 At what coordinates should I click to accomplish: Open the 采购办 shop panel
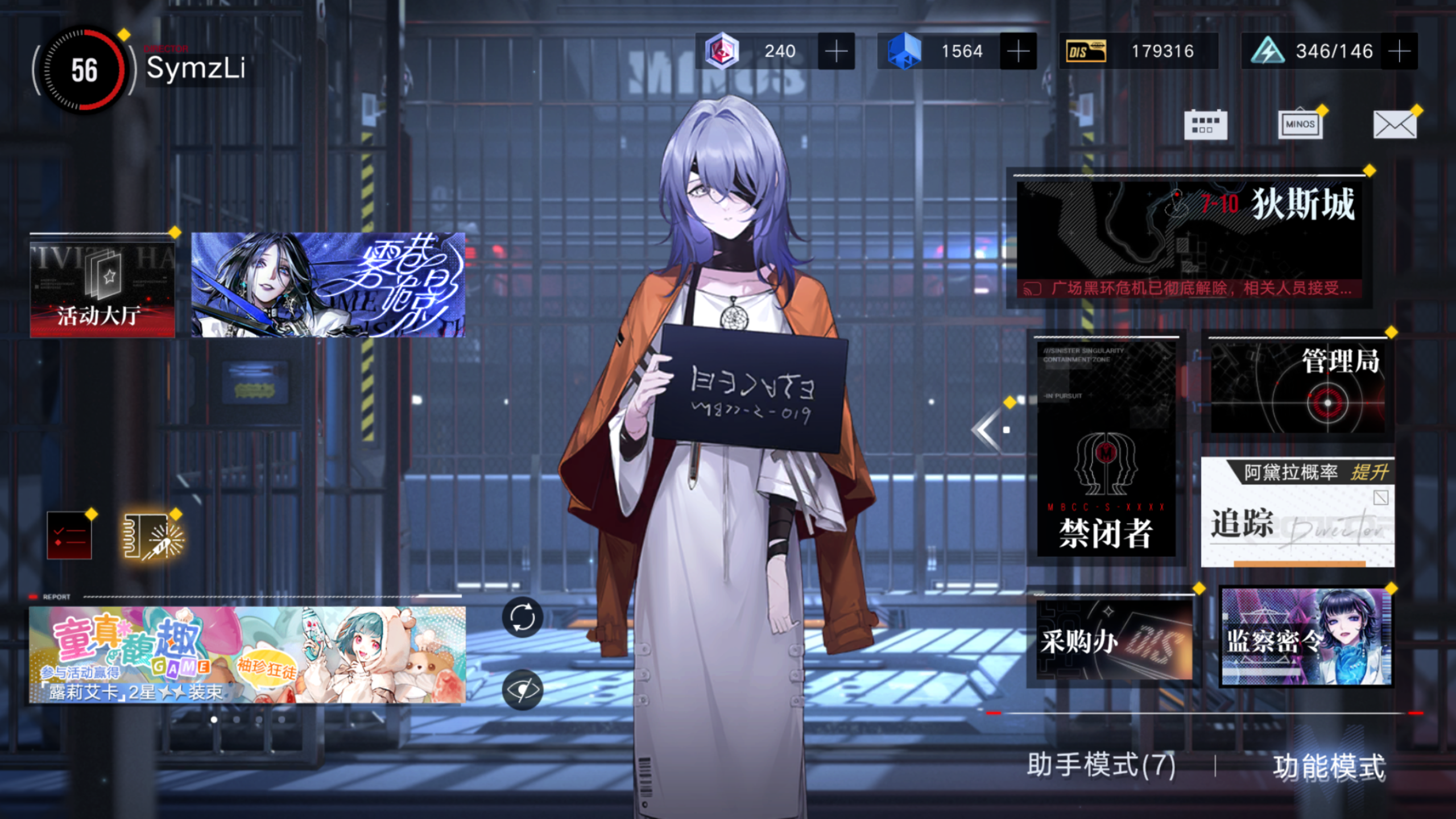click(1115, 637)
